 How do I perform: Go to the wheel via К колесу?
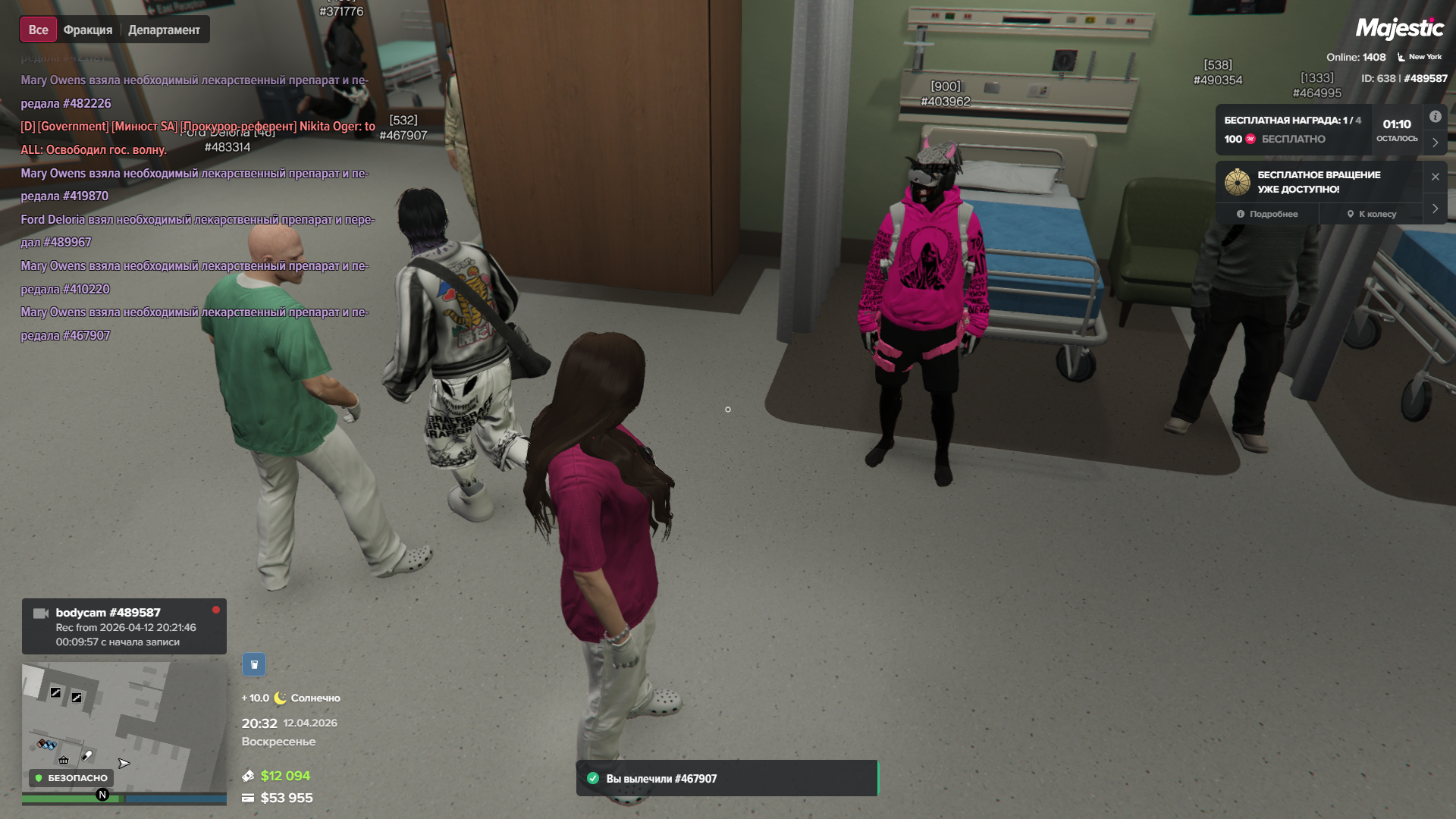1371,215
